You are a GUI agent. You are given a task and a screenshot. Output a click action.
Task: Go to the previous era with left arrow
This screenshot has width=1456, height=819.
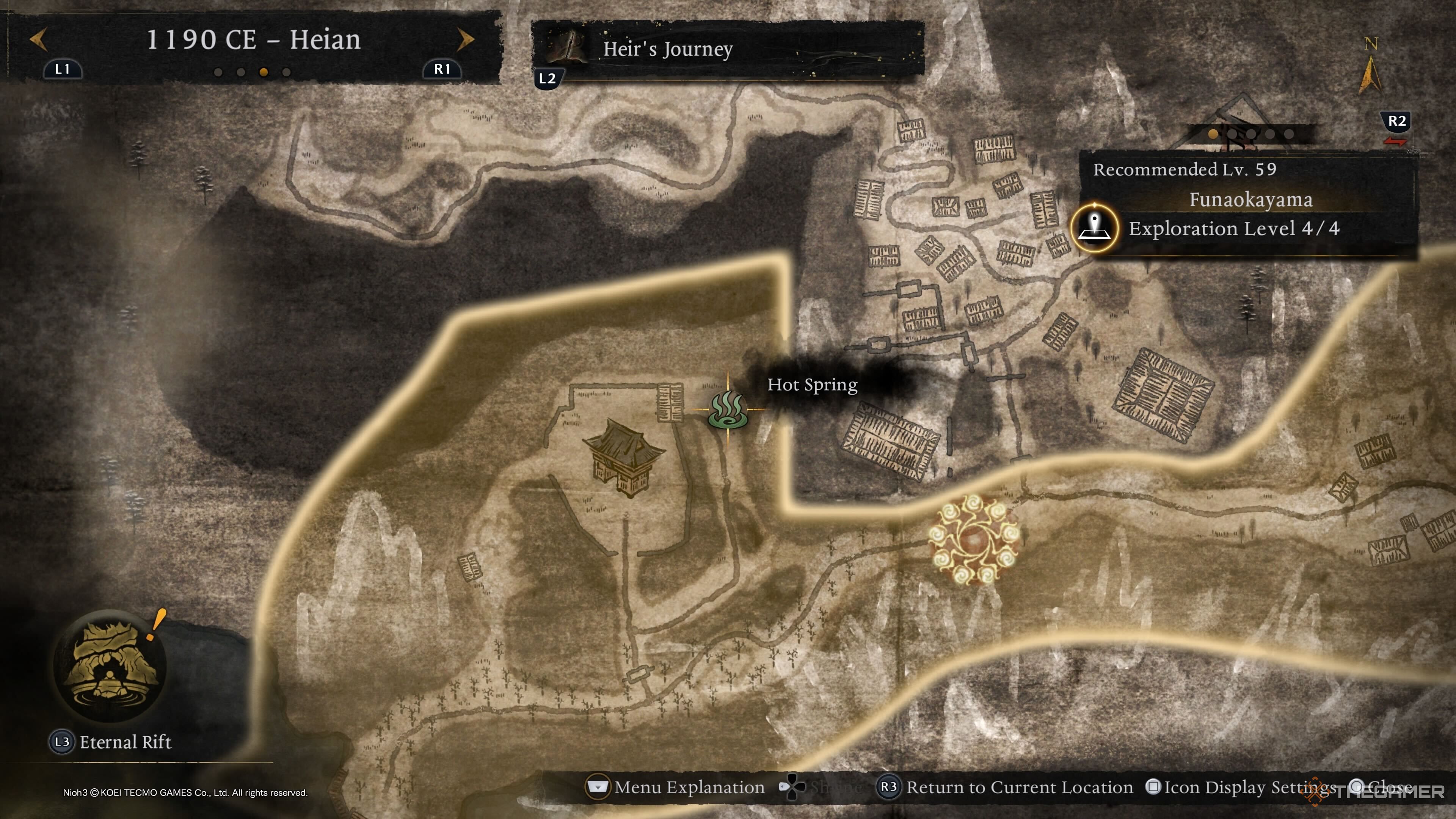[38, 39]
